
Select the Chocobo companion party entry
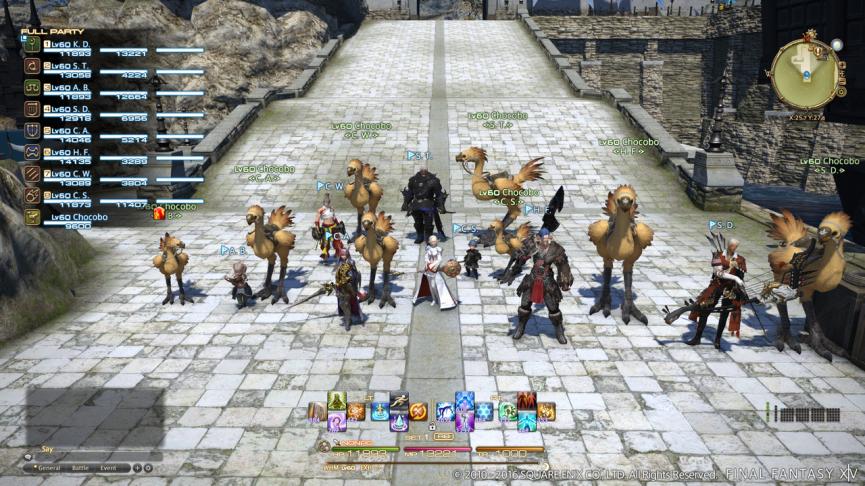[75, 217]
